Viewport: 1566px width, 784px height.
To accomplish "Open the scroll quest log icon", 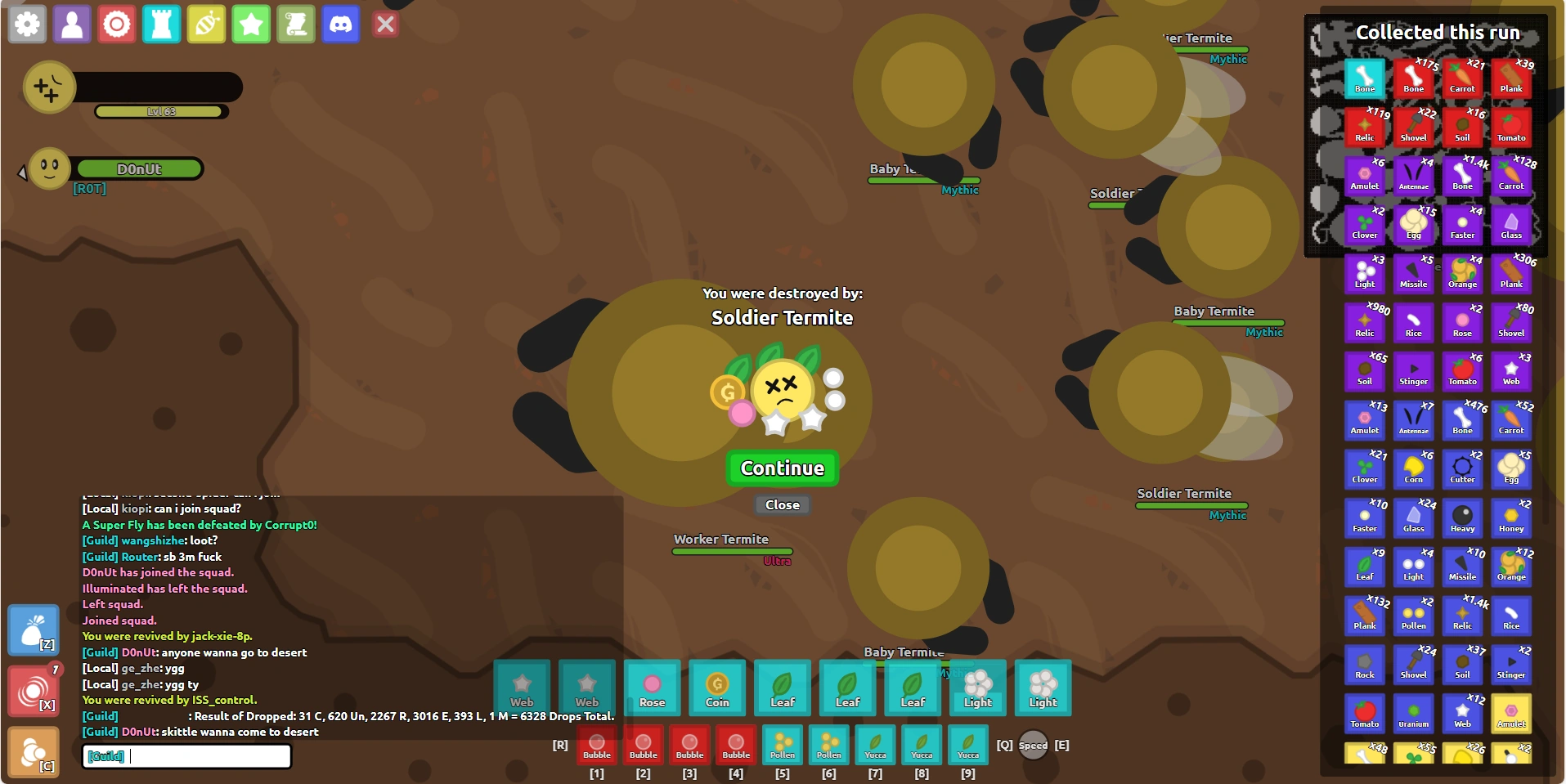I will [296, 25].
